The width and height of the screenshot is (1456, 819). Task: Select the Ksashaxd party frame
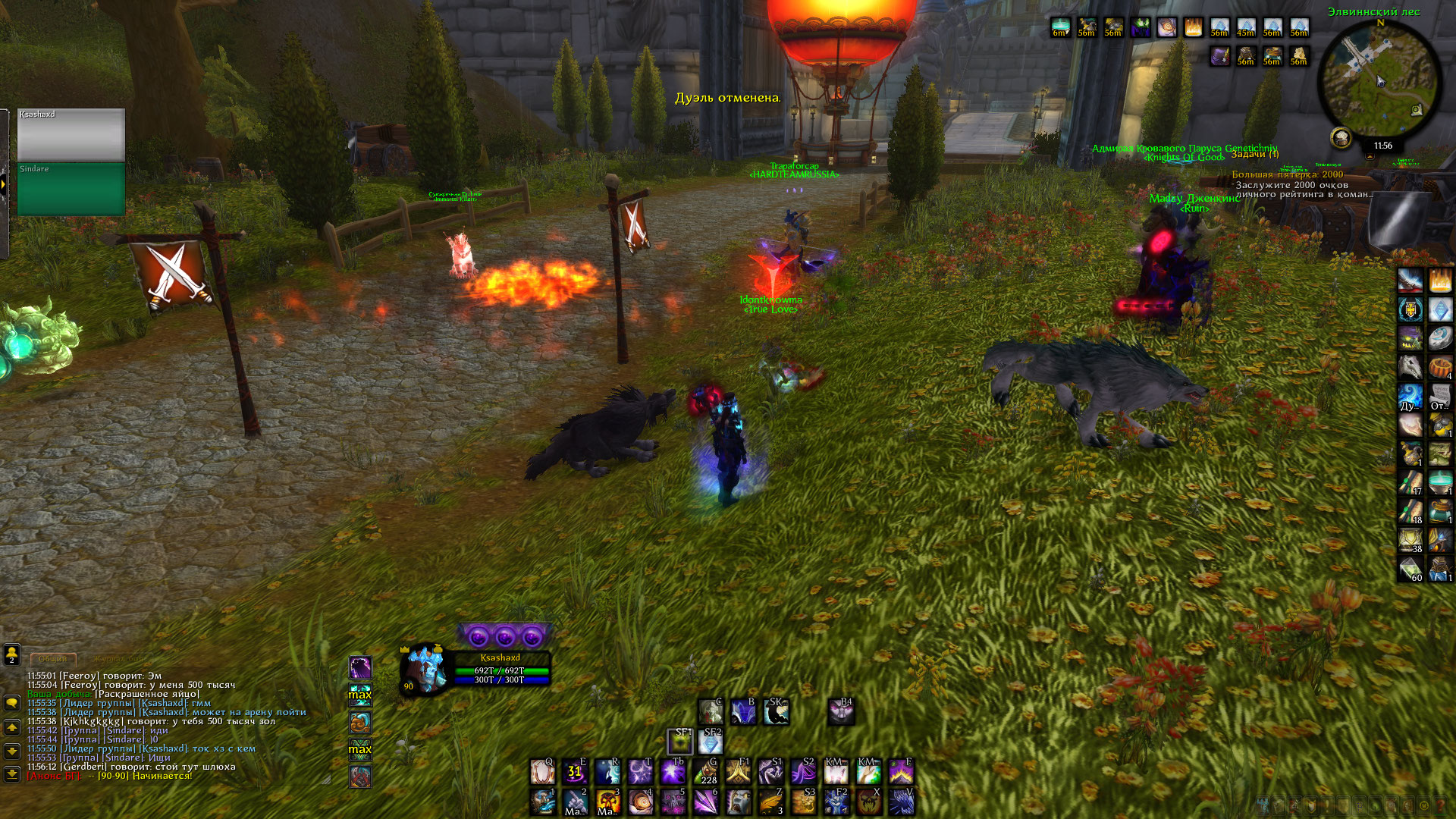coord(71,135)
